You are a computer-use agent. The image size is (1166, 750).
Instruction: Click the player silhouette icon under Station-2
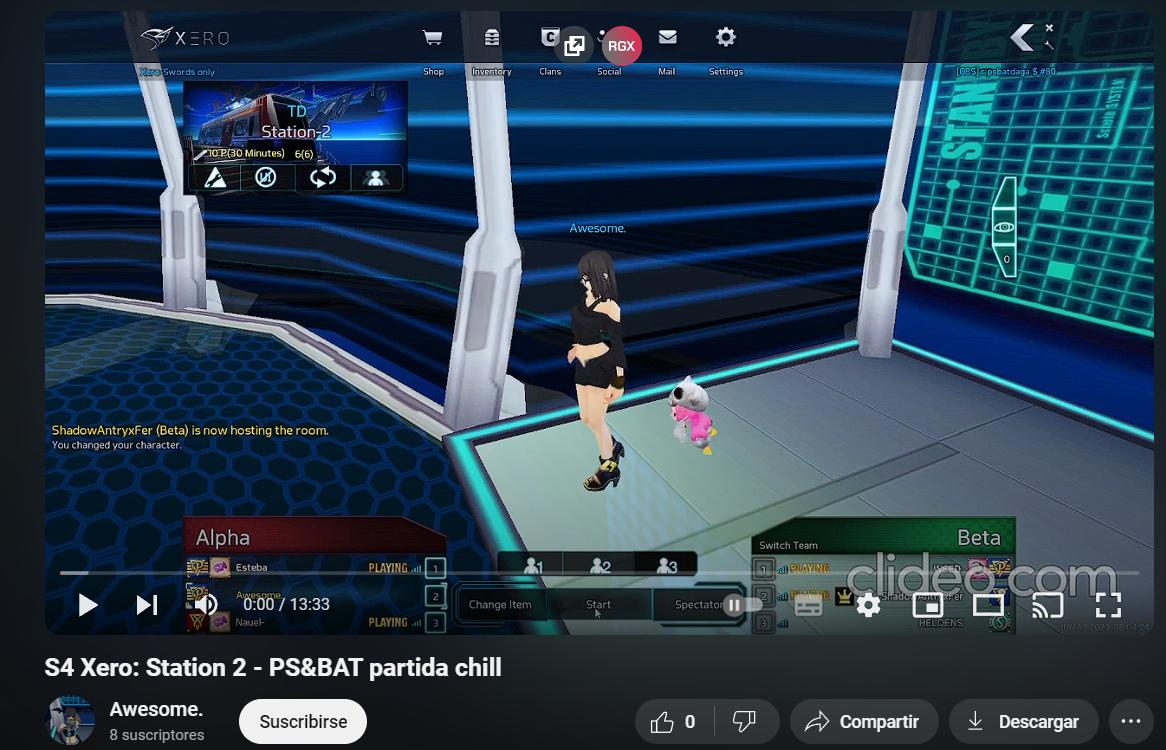coord(376,178)
